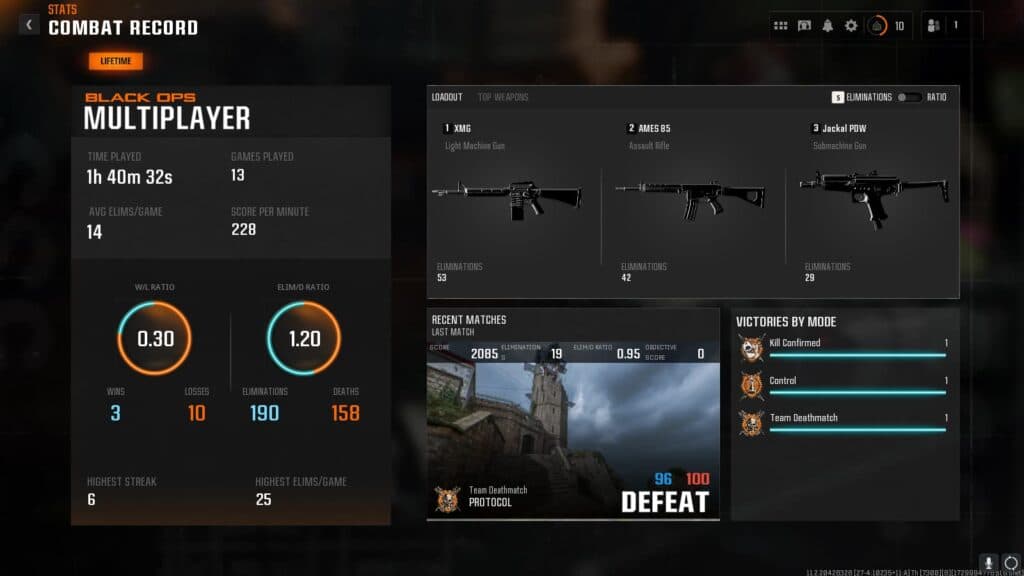Open the Loadout tab
This screenshot has height=576, width=1024.
coord(447,97)
